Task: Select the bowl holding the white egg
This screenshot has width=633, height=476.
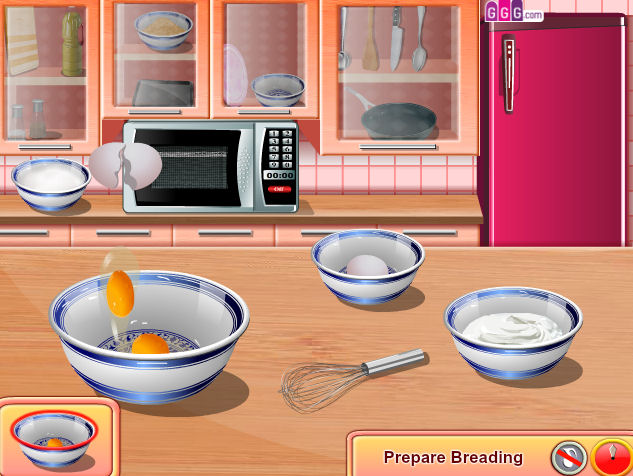Action: [367, 266]
